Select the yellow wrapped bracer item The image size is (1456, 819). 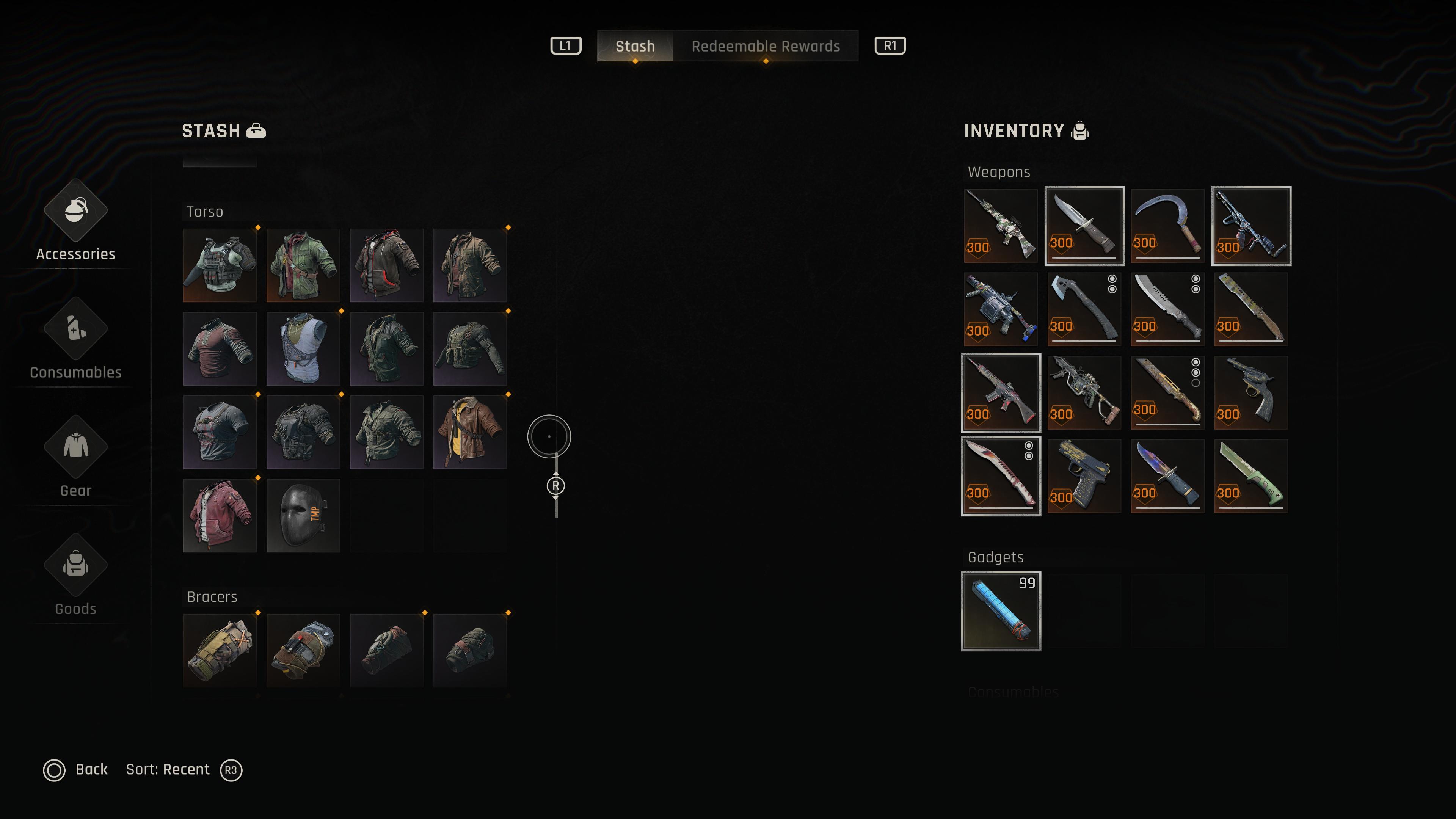pos(220,651)
